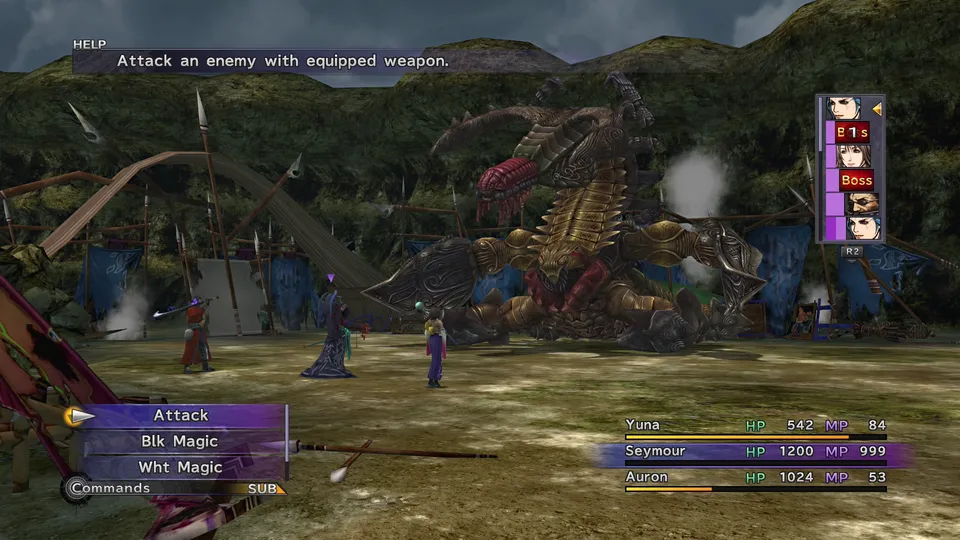Open the Wht Magic command
960x540 pixels.
181,467
